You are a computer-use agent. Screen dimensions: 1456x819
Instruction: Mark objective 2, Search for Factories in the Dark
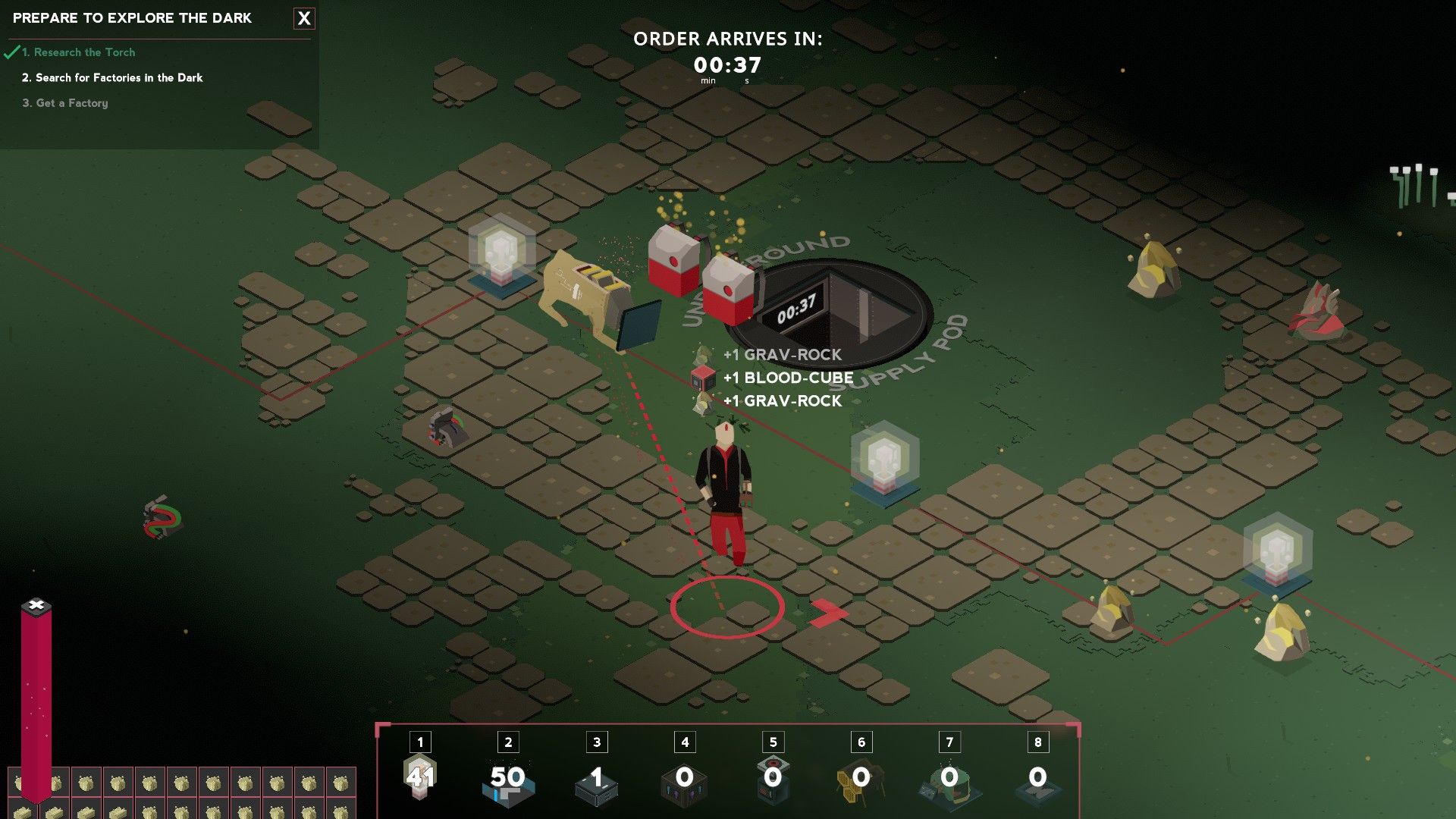114,77
